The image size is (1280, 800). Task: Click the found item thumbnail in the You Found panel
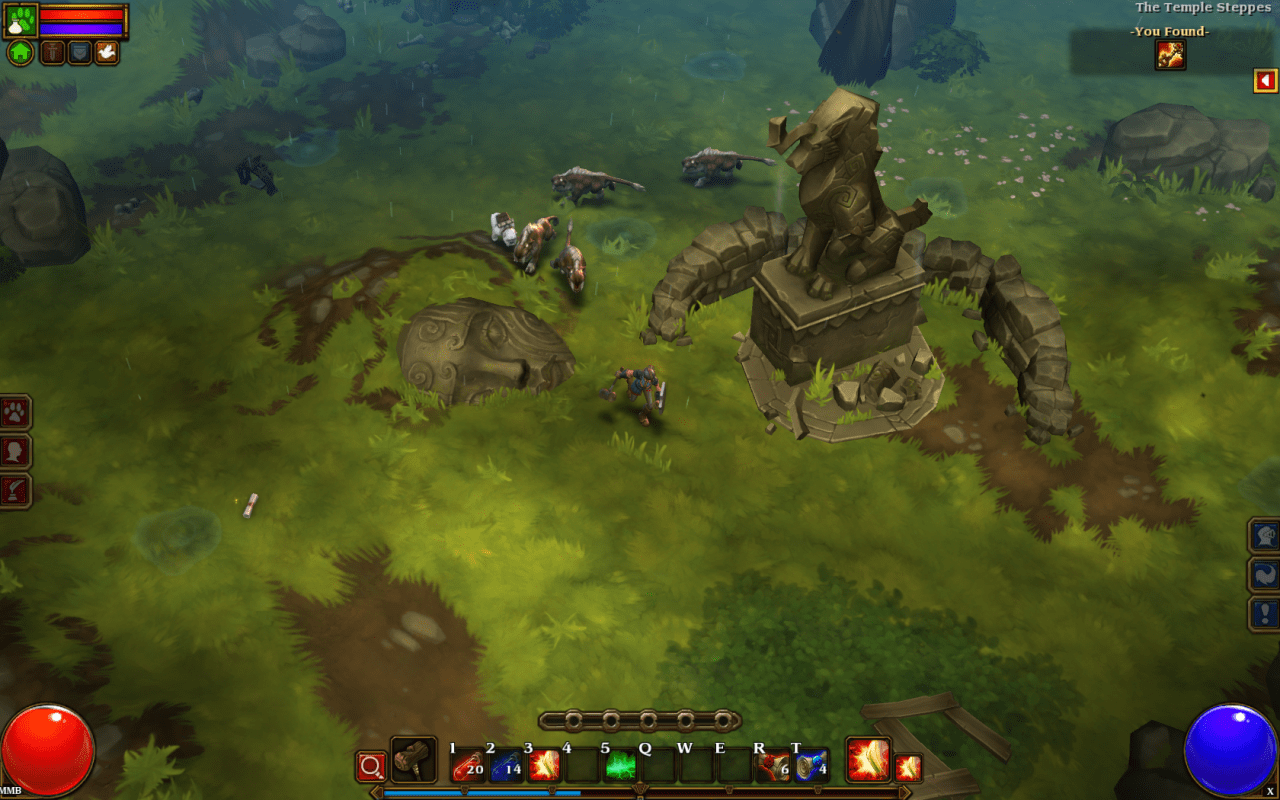click(x=1170, y=56)
